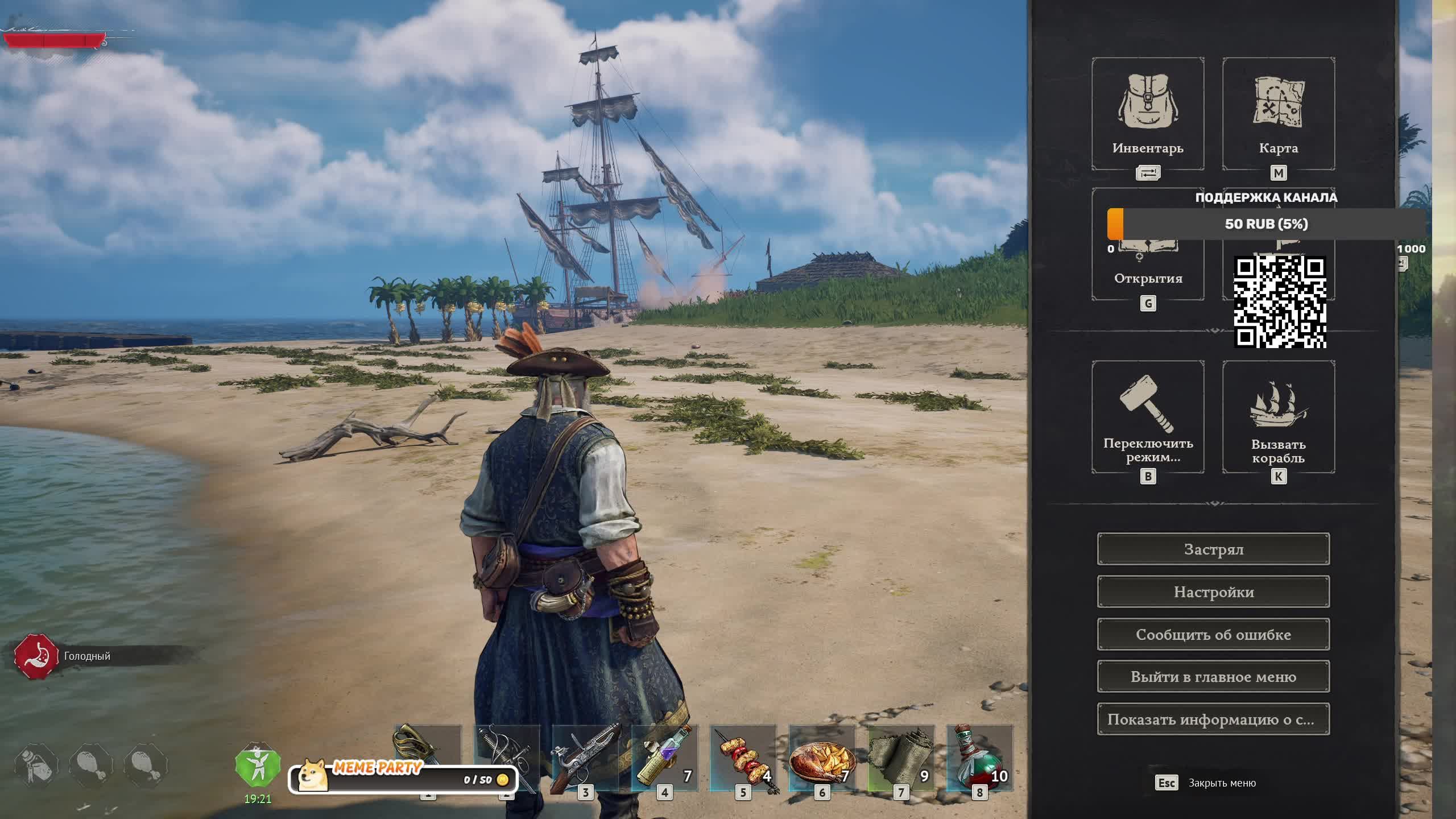Open the Карта map tile
Viewport: 1456px width, 819px height.
point(1278,114)
